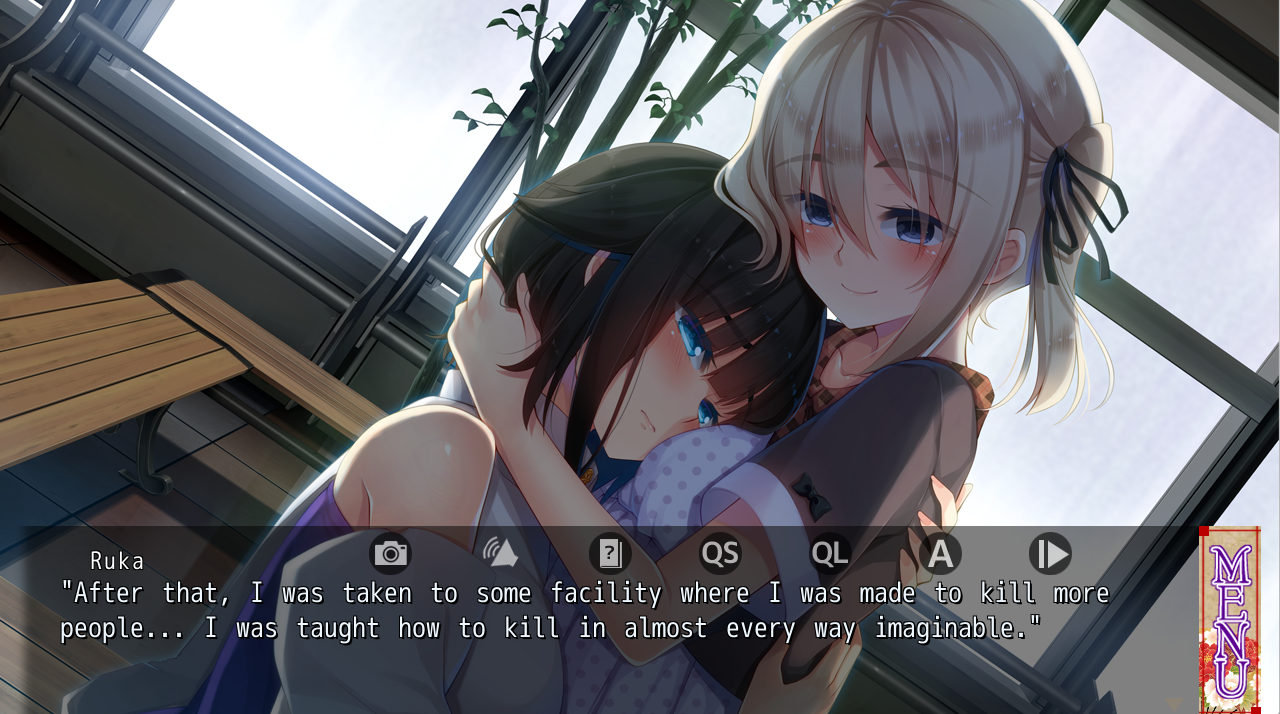
Task: Take a screenshot with the camera icon
Action: pyautogui.click(x=390, y=553)
